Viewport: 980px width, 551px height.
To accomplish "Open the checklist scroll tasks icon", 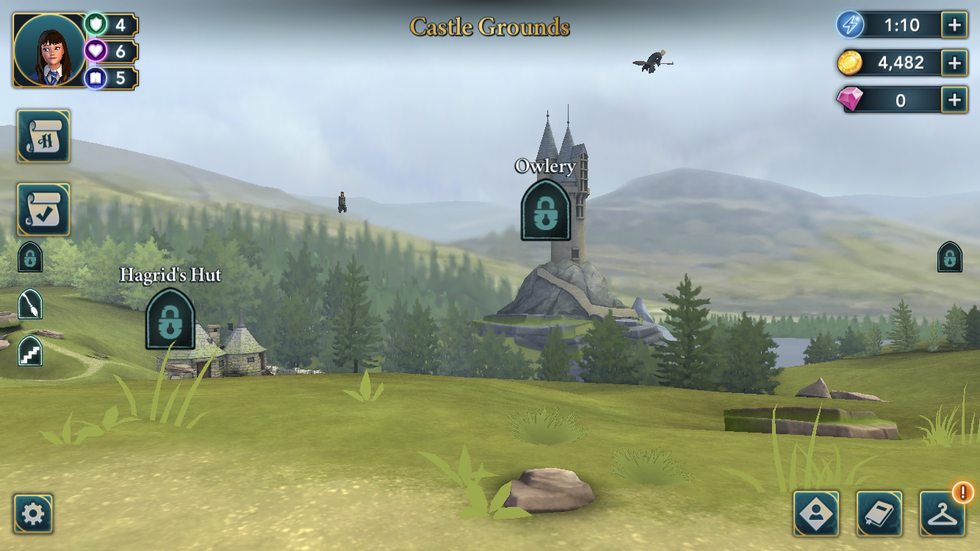I will click(x=43, y=209).
